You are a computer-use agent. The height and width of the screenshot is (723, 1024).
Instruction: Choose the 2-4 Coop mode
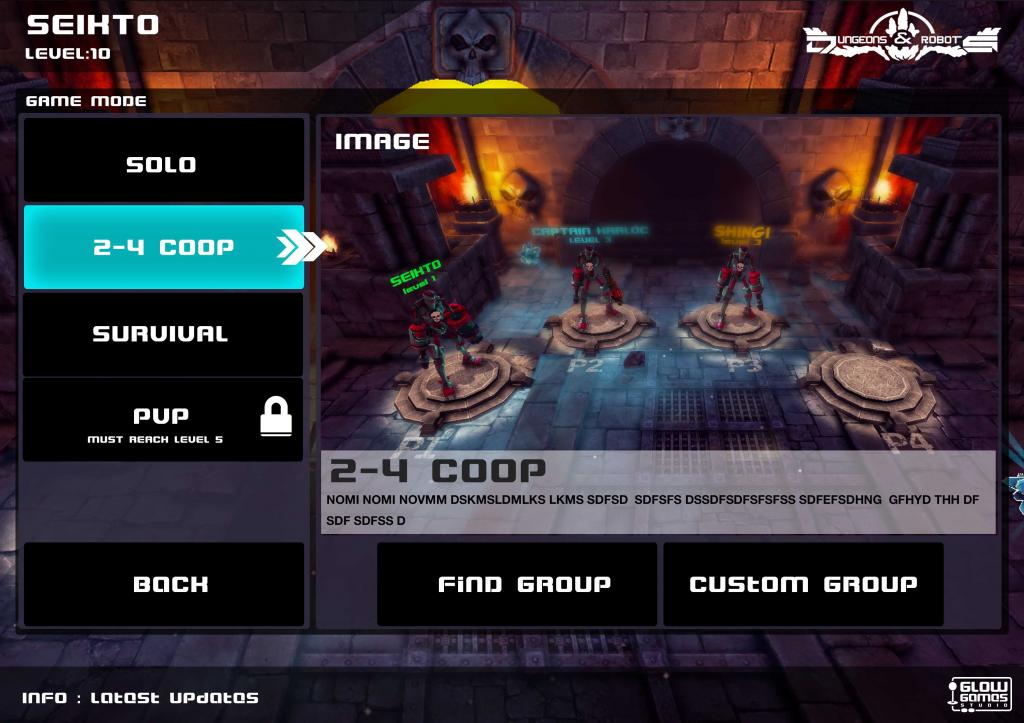(163, 247)
